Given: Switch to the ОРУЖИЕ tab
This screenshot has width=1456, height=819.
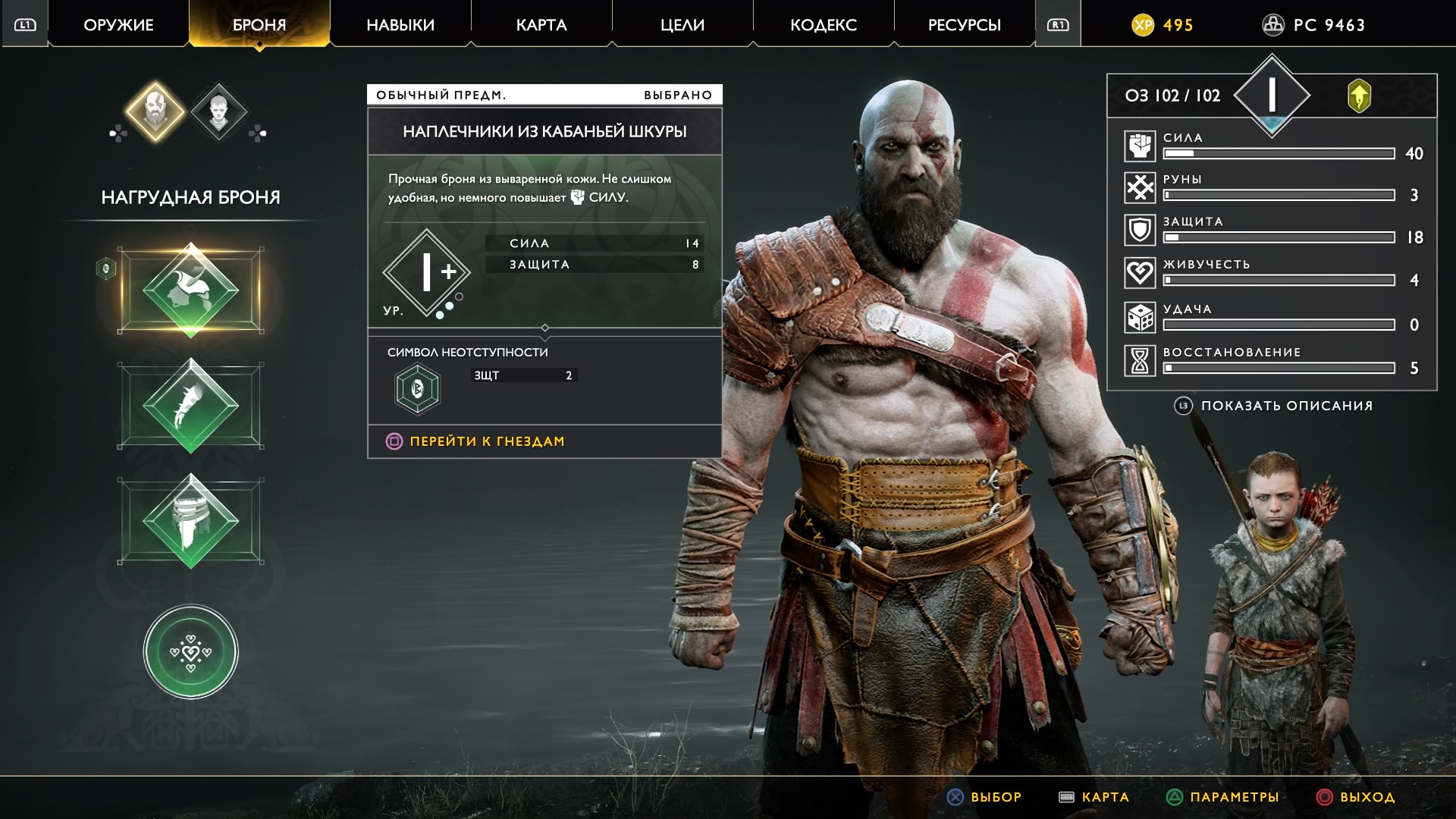Looking at the screenshot, I should pos(118,25).
